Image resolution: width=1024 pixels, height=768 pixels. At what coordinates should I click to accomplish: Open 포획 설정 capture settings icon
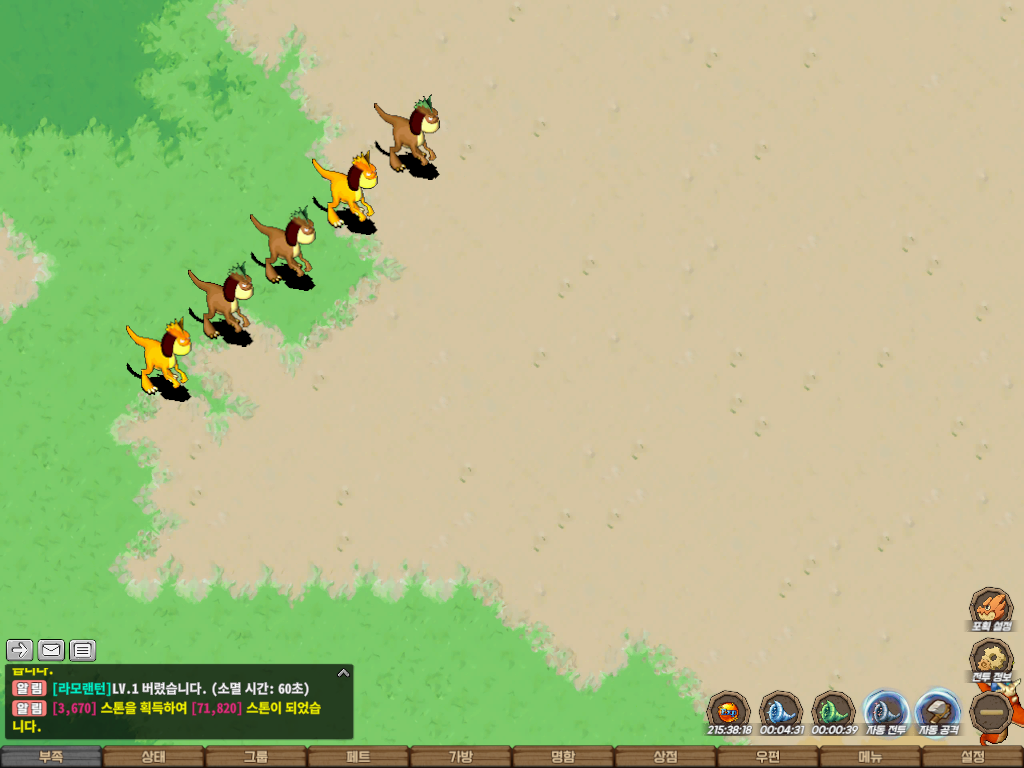(x=990, y=608)
